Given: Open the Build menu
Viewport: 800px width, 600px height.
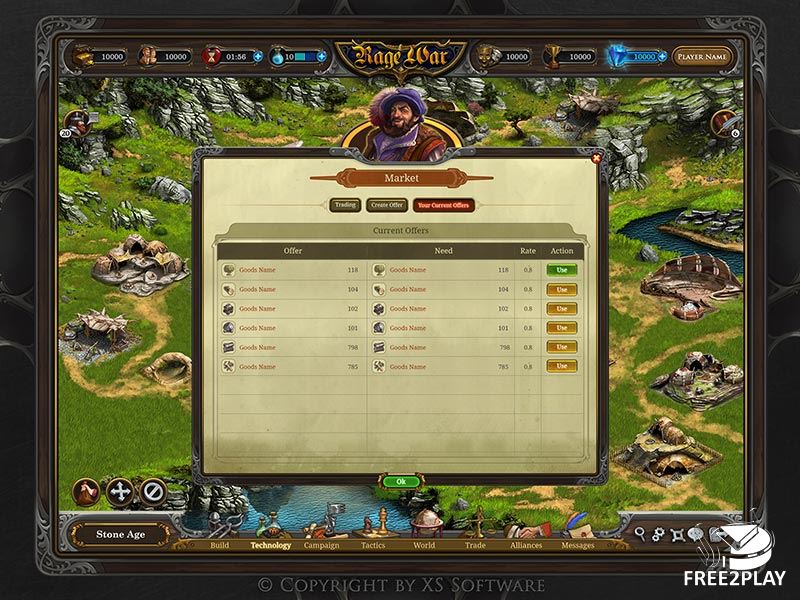Looking at the screenshot, I should 219,545.
